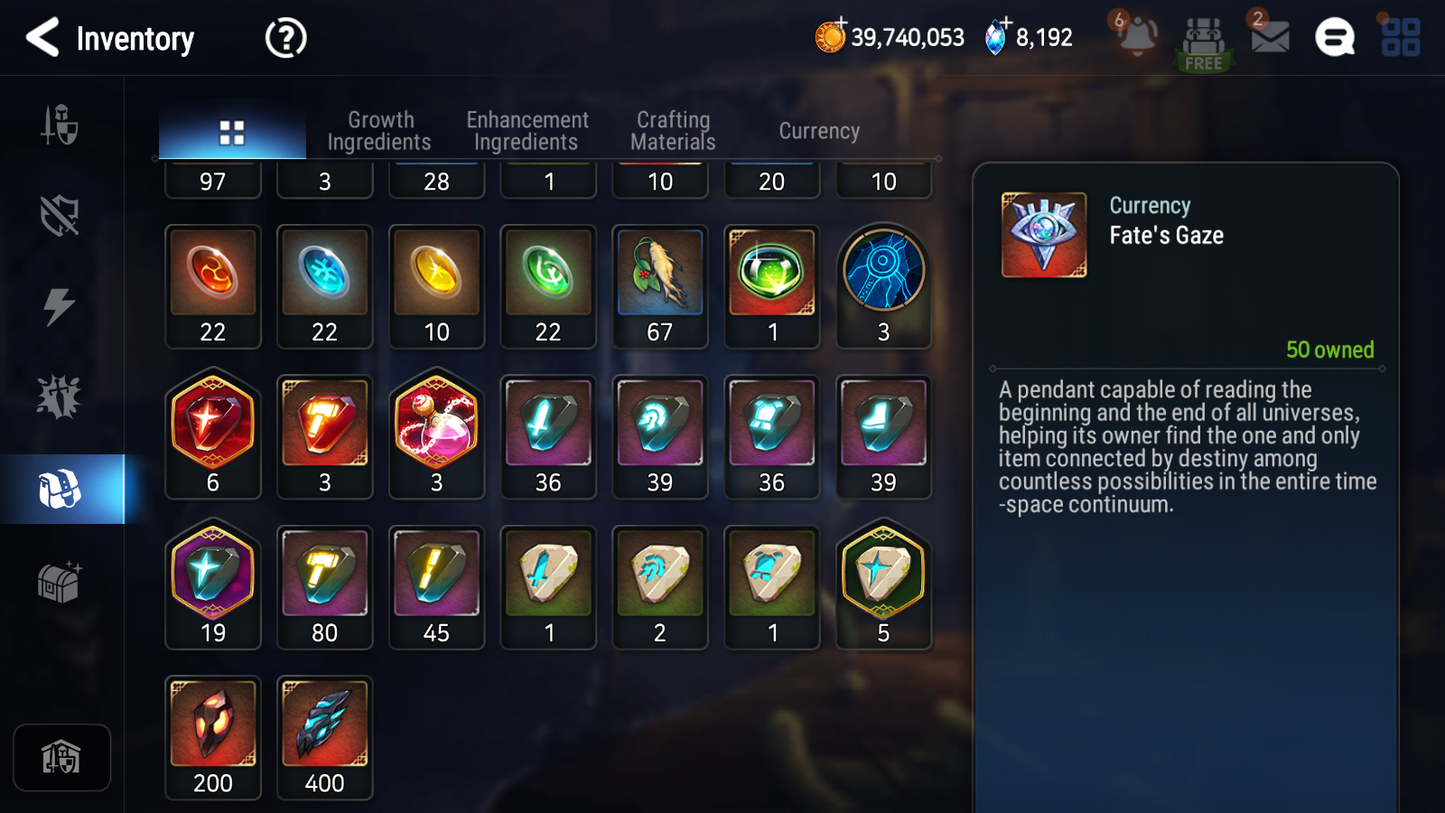The width and height of the screenshot is (1445, 813).
Task: Open the treasure chest sidebar category
Action: pyautogui.click(x=60, y=581)
